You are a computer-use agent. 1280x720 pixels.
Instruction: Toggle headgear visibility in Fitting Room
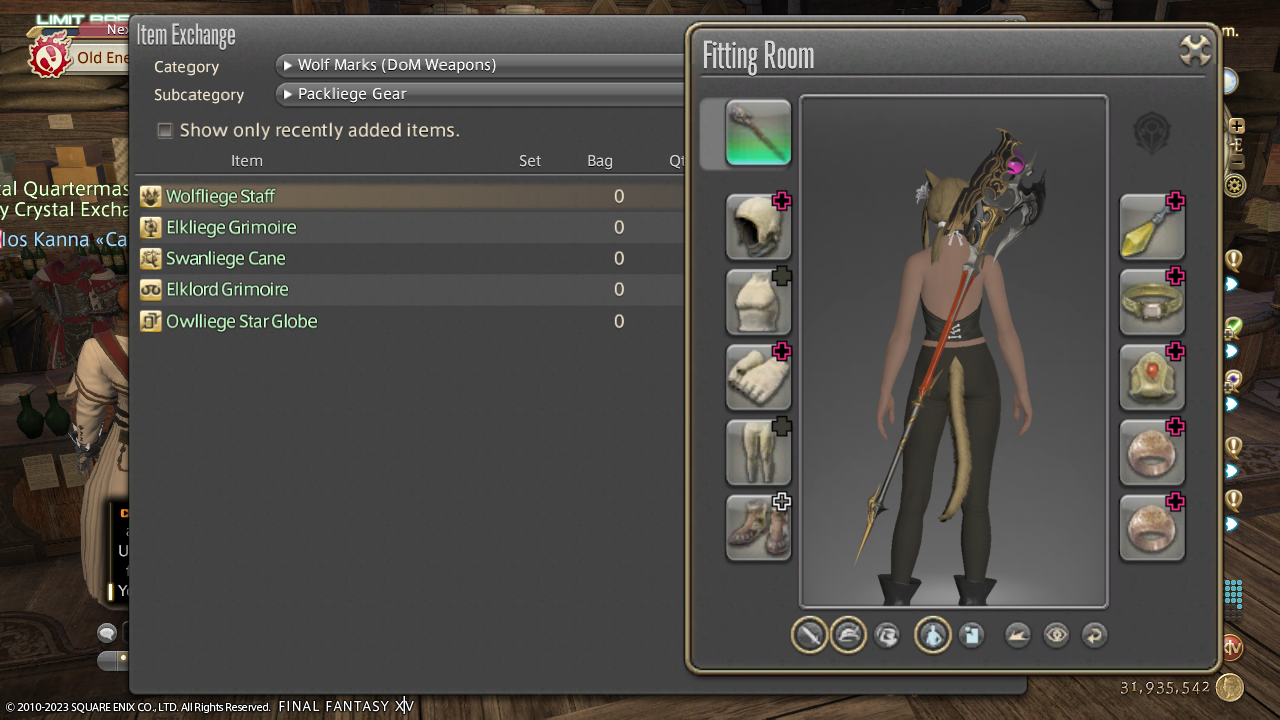tap(848, 635)
